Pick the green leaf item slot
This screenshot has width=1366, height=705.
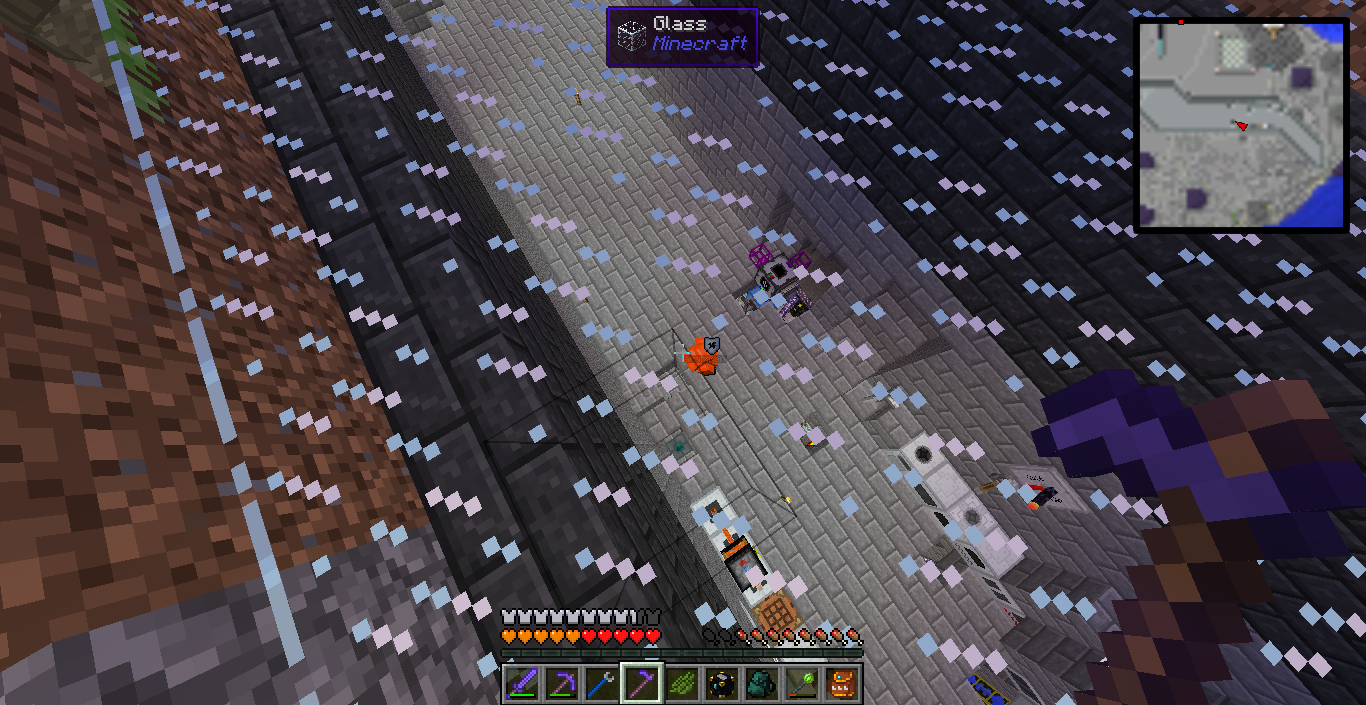681,684
